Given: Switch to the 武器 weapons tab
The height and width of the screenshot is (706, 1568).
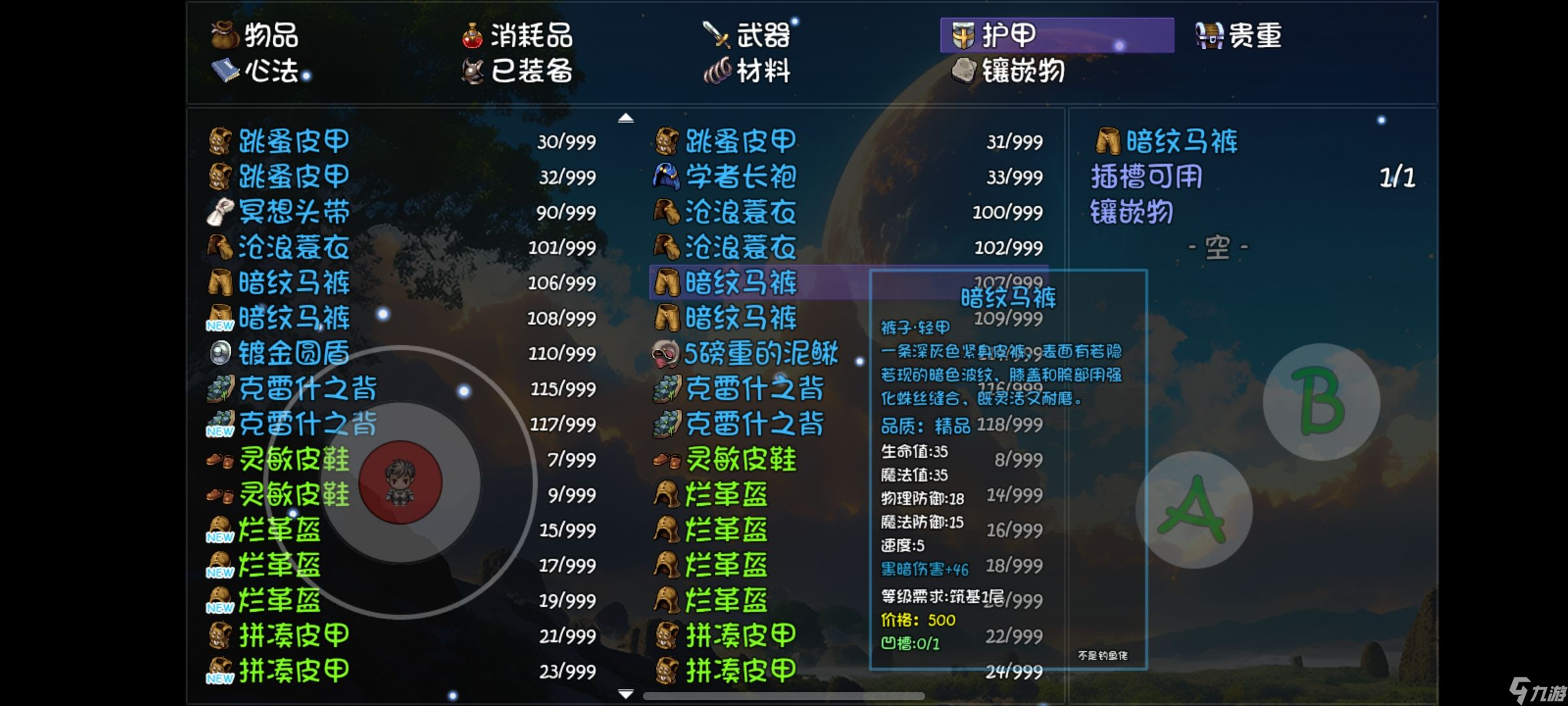Looking at the screenshot, I should pyautogui.click(x=751, y=36).
